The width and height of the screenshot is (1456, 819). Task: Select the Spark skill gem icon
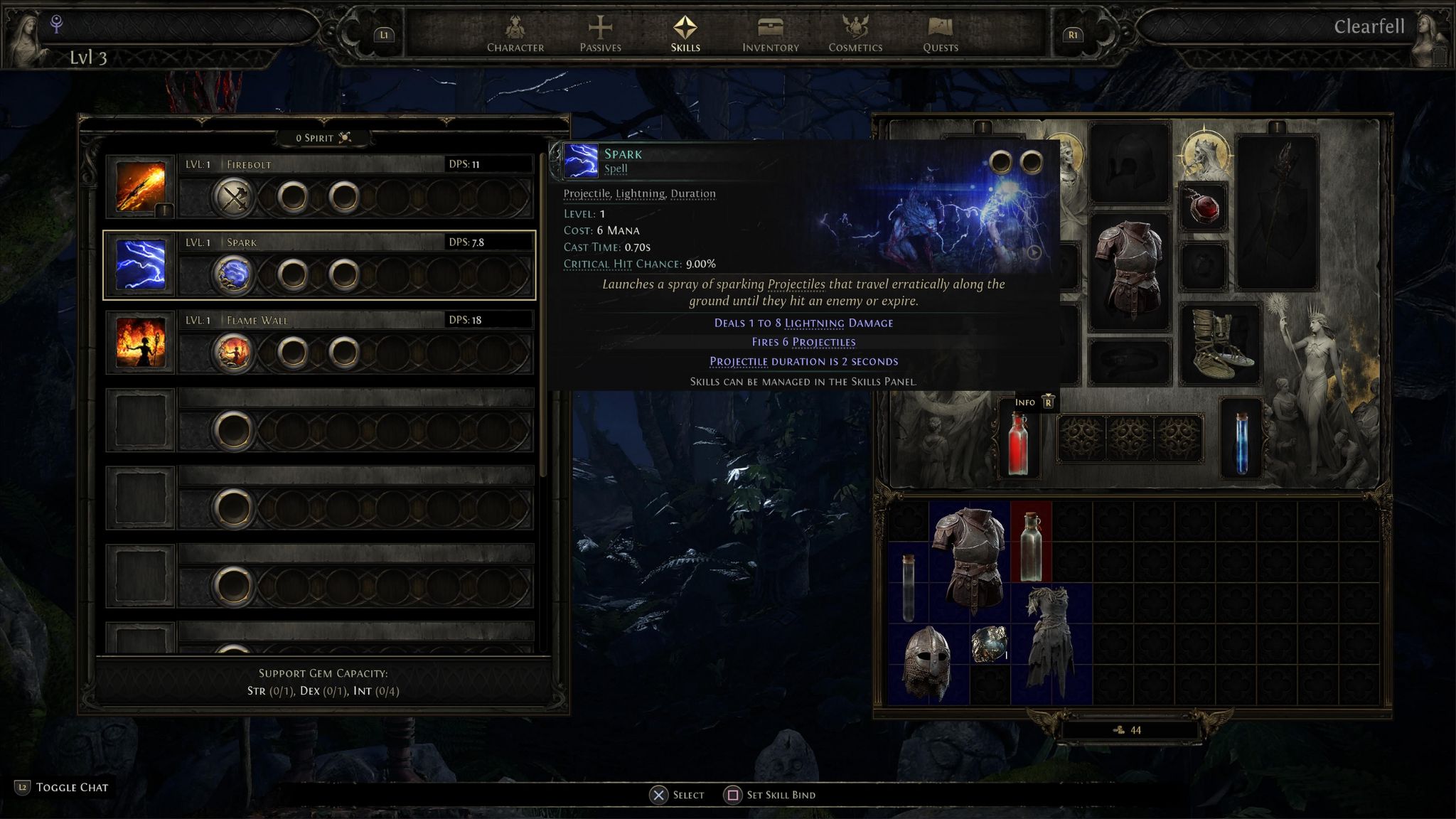point(140,264)
